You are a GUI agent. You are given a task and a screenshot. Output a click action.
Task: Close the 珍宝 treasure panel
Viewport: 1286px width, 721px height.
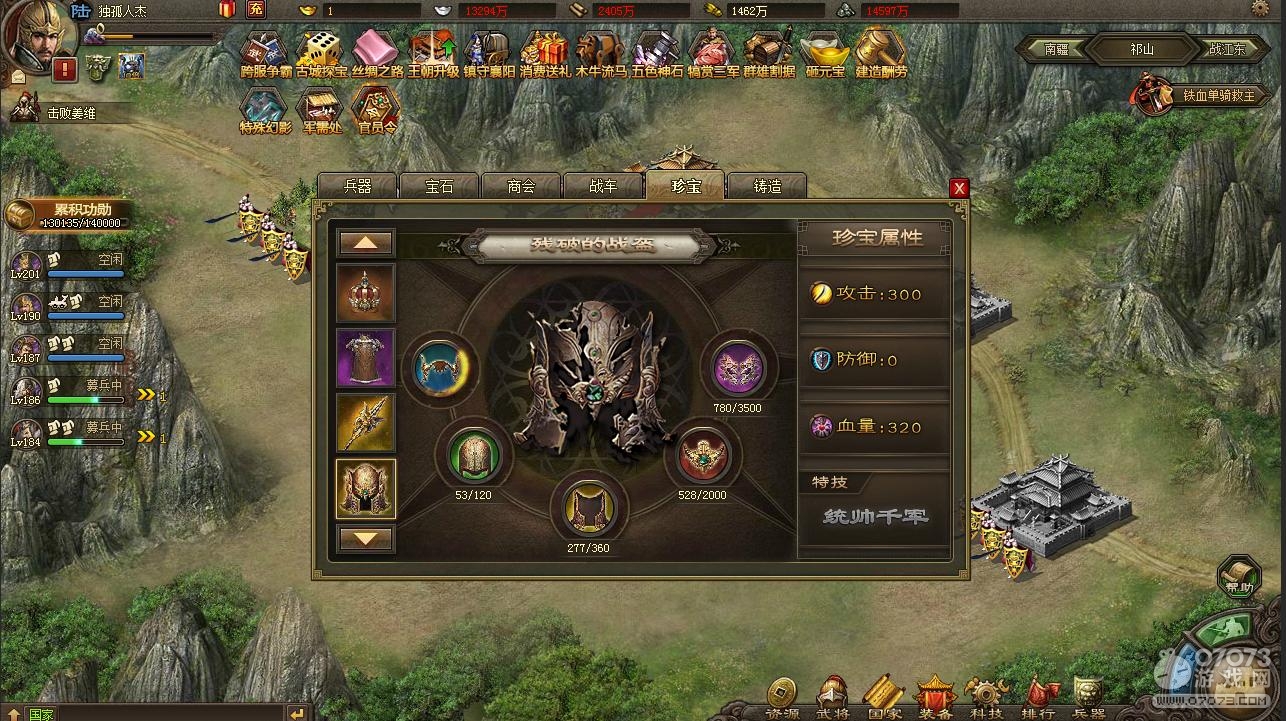pos(959,188)
